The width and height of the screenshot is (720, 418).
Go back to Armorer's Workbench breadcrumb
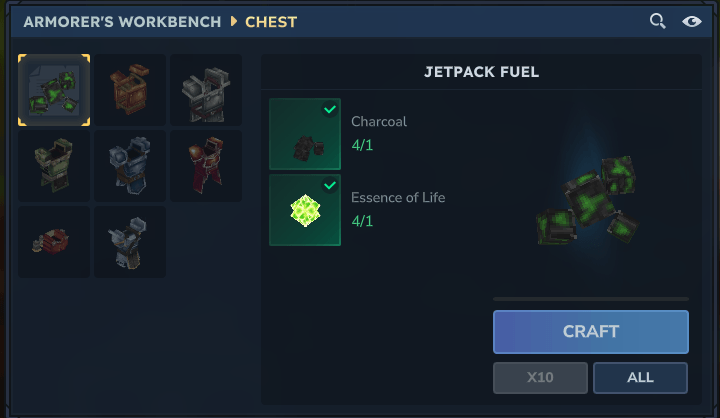point(122,21)
